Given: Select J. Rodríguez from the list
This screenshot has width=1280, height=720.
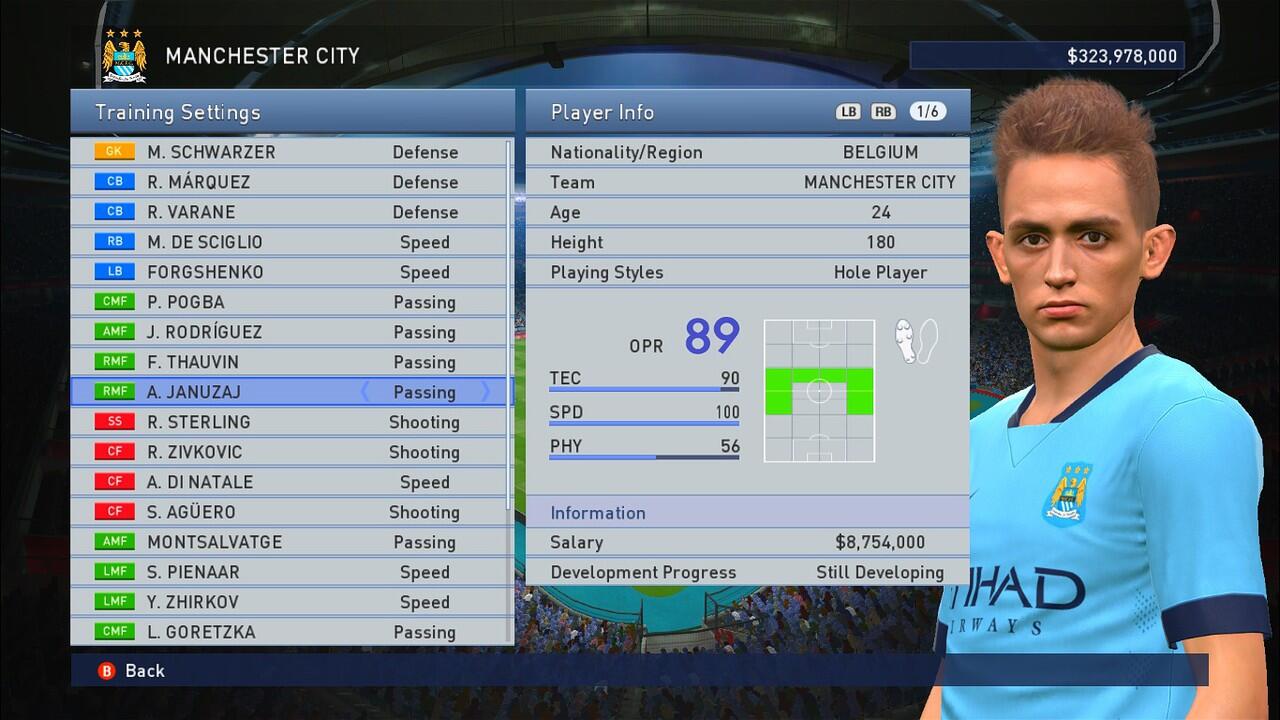Looking at the screenshot, I should coord(290,332).
